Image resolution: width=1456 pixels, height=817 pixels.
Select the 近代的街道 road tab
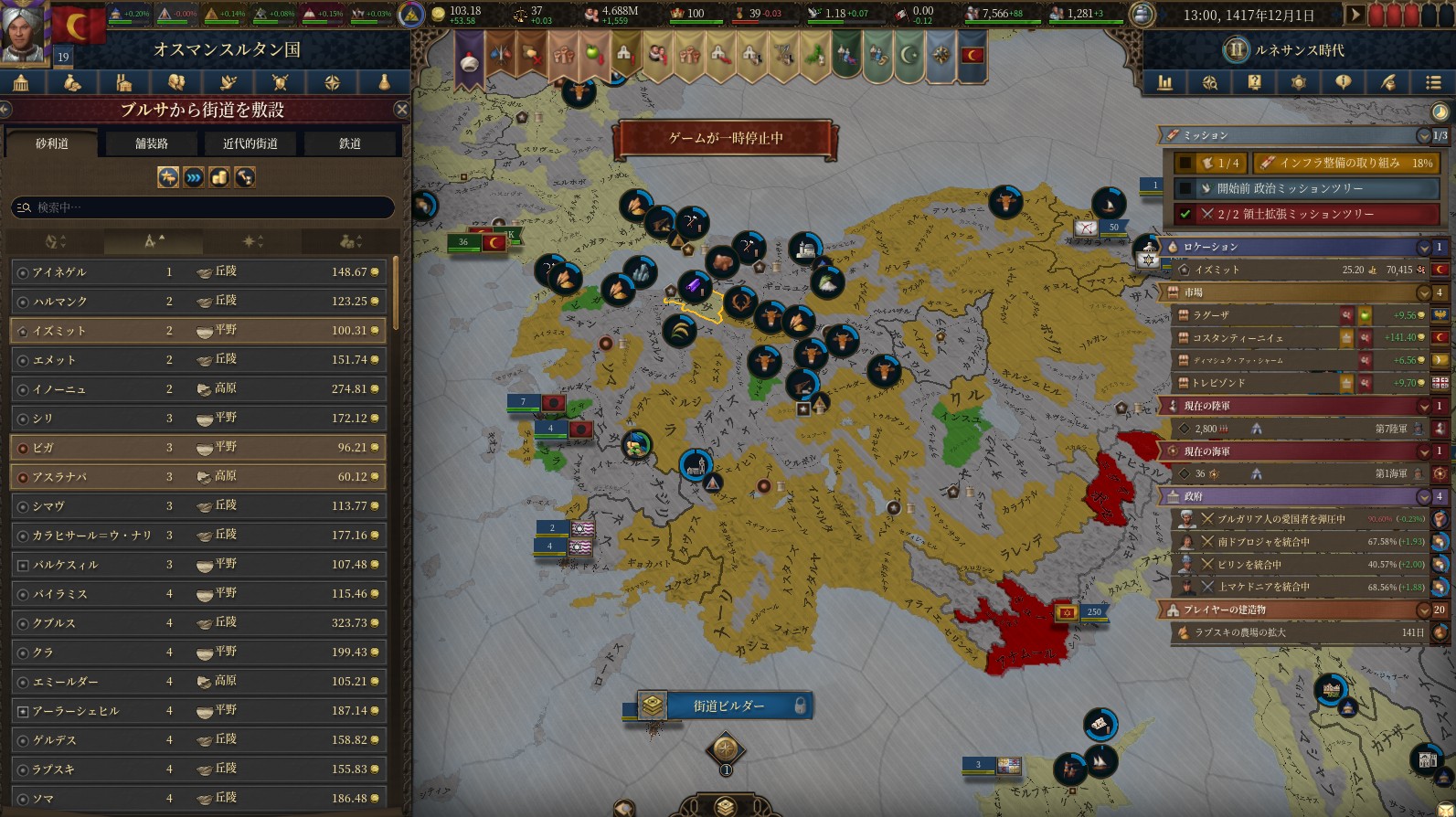pos(250,143)
